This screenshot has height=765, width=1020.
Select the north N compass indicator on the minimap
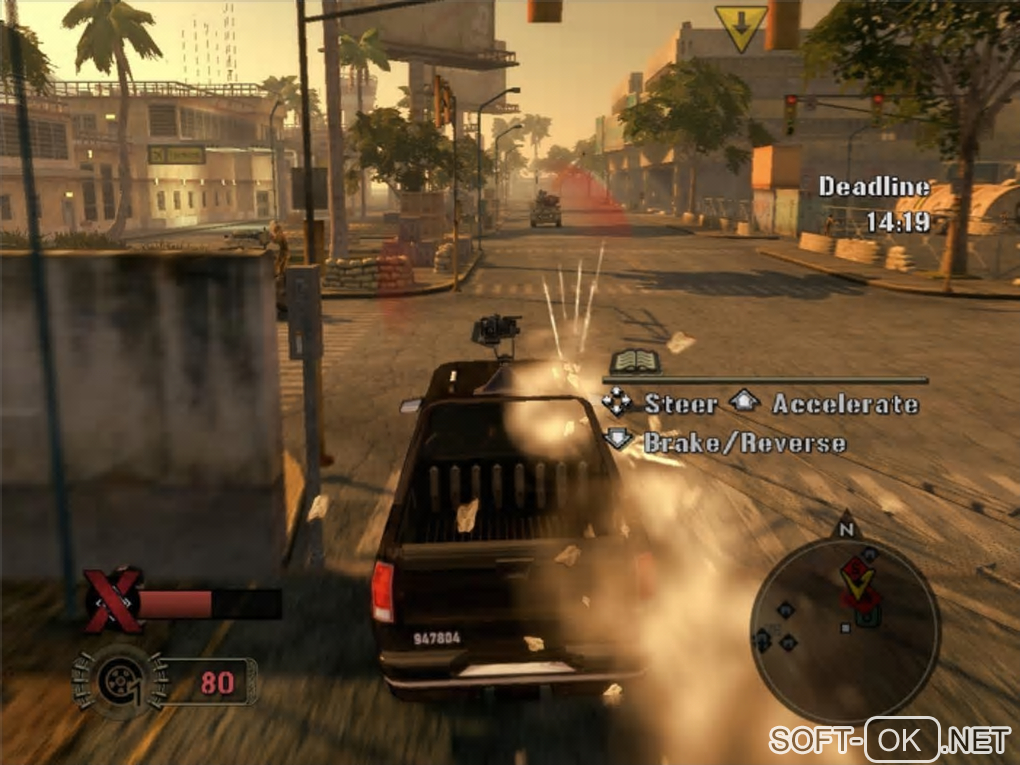[846, 527]
